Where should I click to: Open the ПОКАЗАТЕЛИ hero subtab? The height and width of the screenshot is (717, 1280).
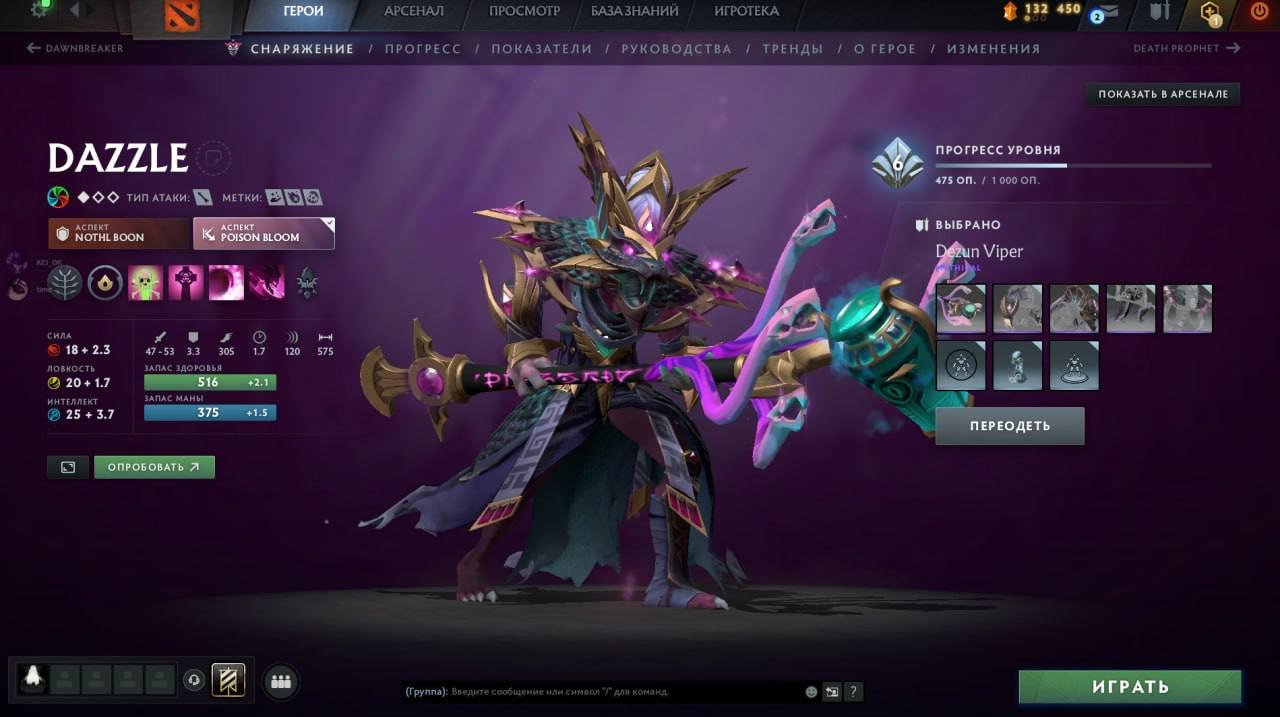541,48
